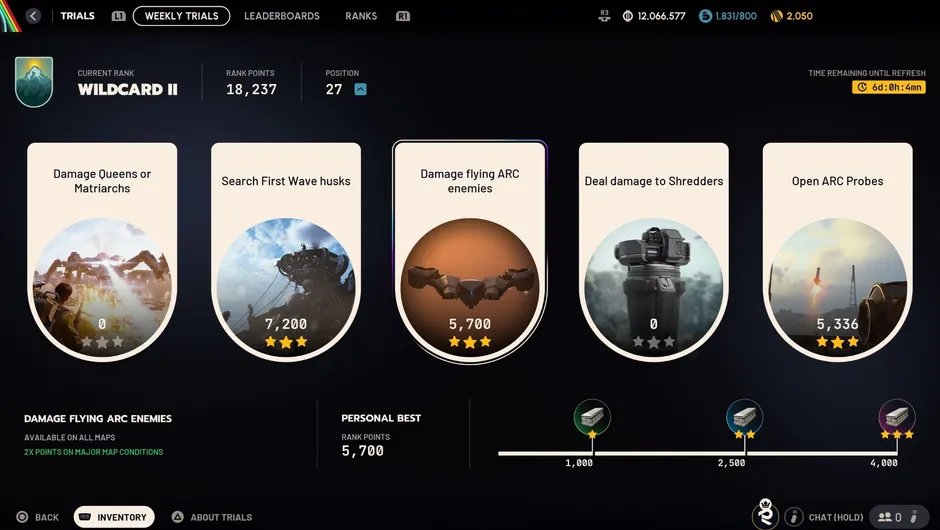Open the Open ARC Probes trial card

838,250
